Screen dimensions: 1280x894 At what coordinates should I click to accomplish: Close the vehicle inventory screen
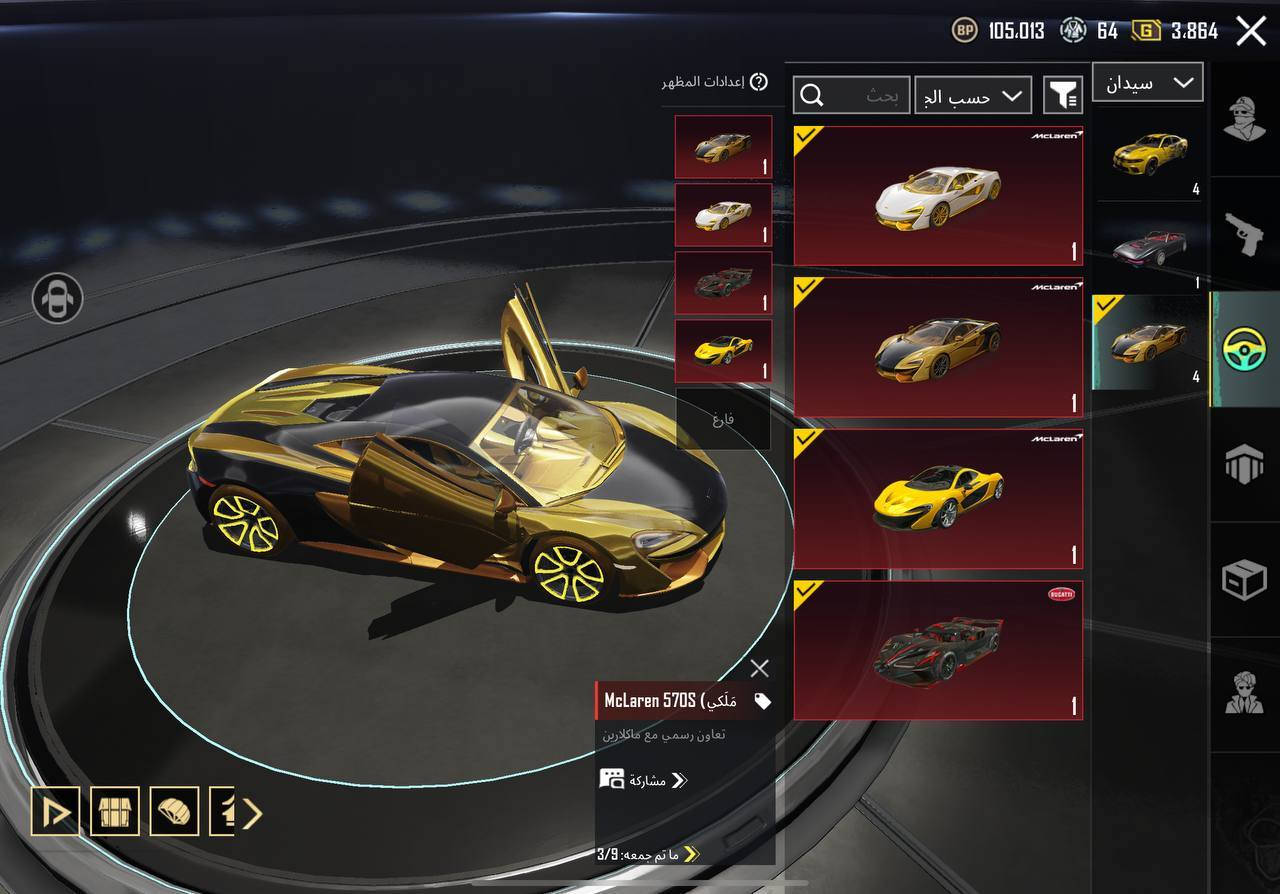pyautogui.click(x=1251, y=31)
